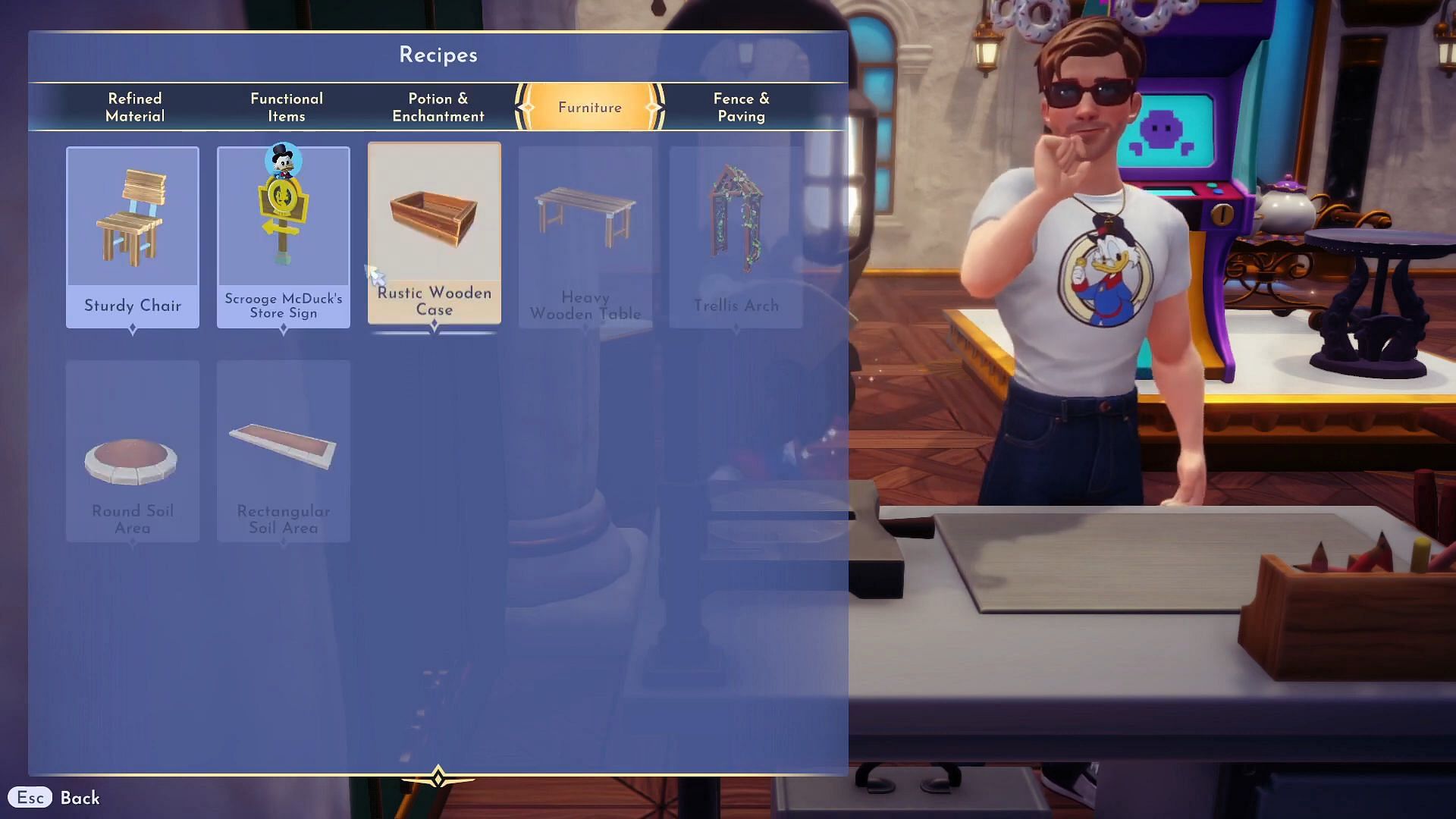Switch to the Refined Material tab
The width and height of the screenshot is (1456, 819).
pos(135,107)
